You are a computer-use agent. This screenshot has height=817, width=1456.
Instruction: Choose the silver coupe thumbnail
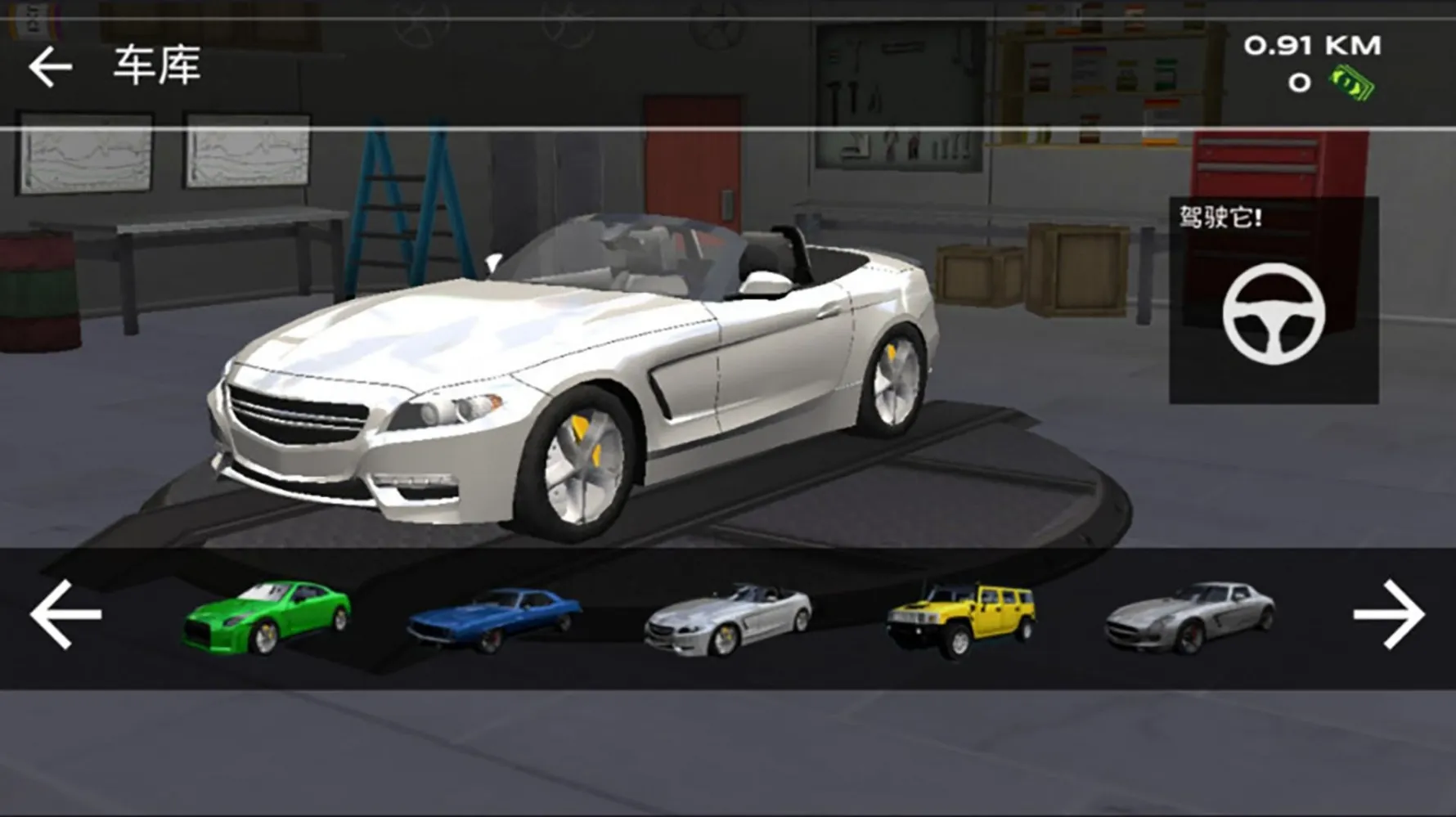click(1189, 618)
